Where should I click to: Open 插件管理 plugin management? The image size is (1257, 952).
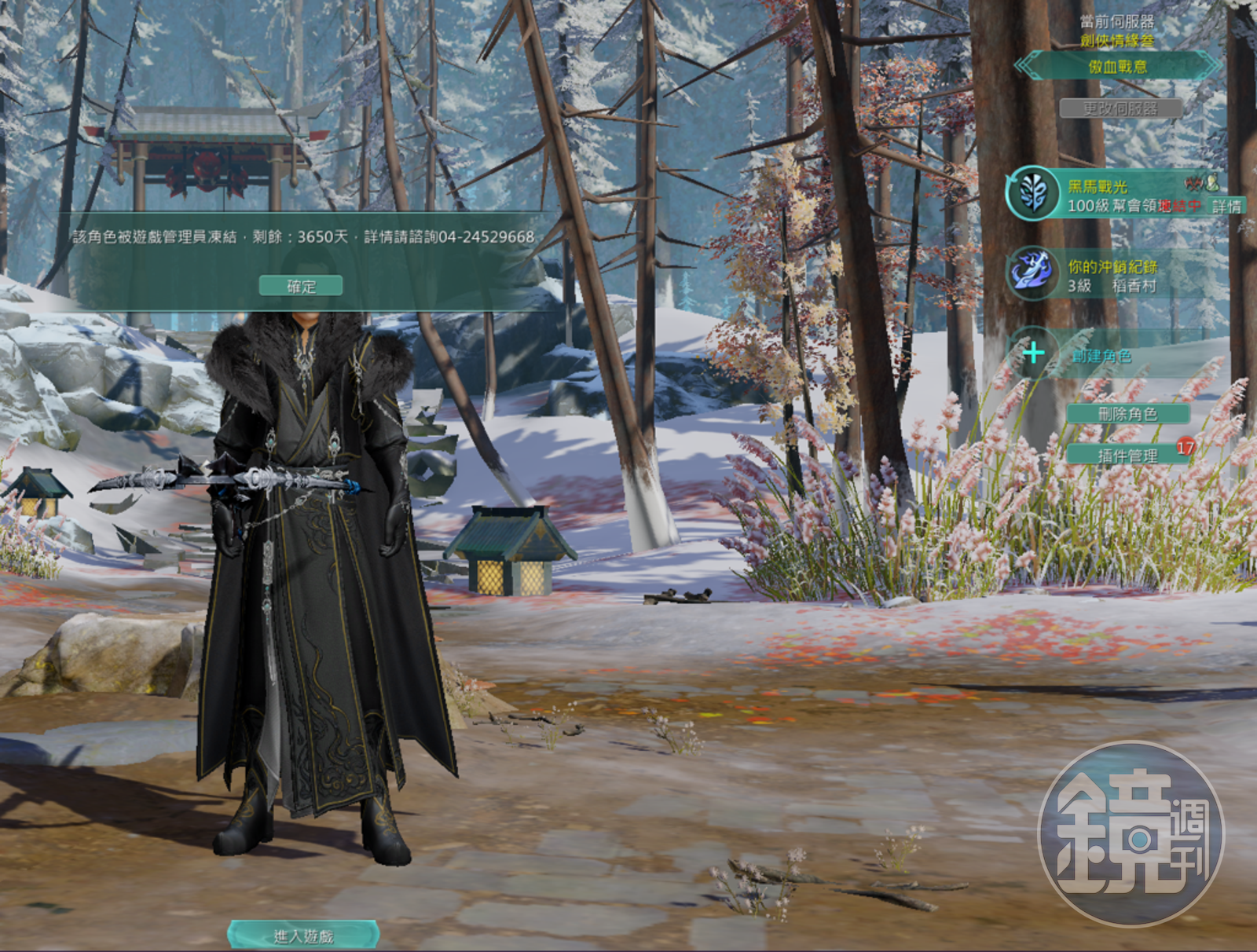click(x=1127, y=456)
